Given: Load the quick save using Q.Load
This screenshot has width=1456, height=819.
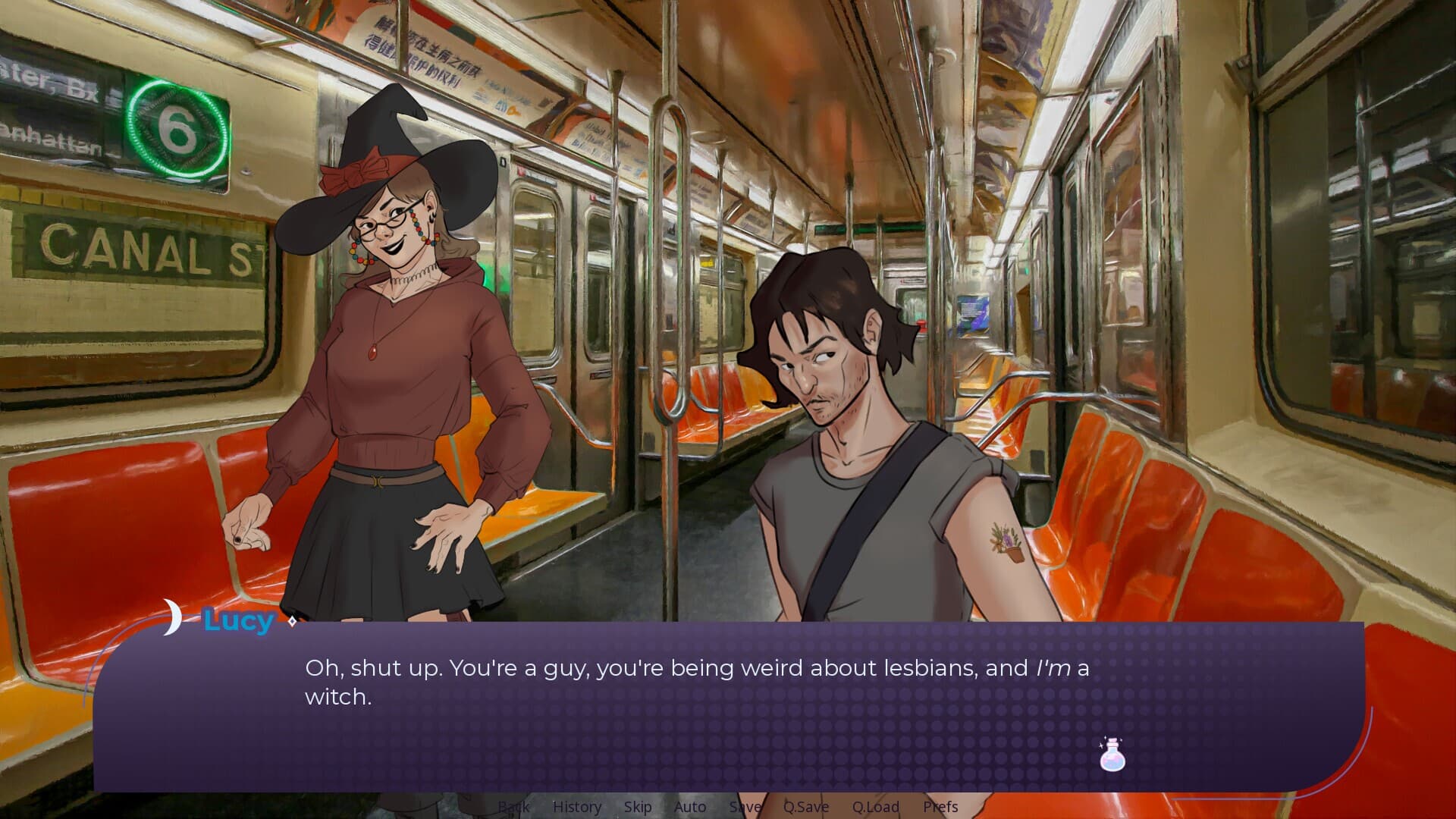Looking at the screenshot, I should [876, 807].
